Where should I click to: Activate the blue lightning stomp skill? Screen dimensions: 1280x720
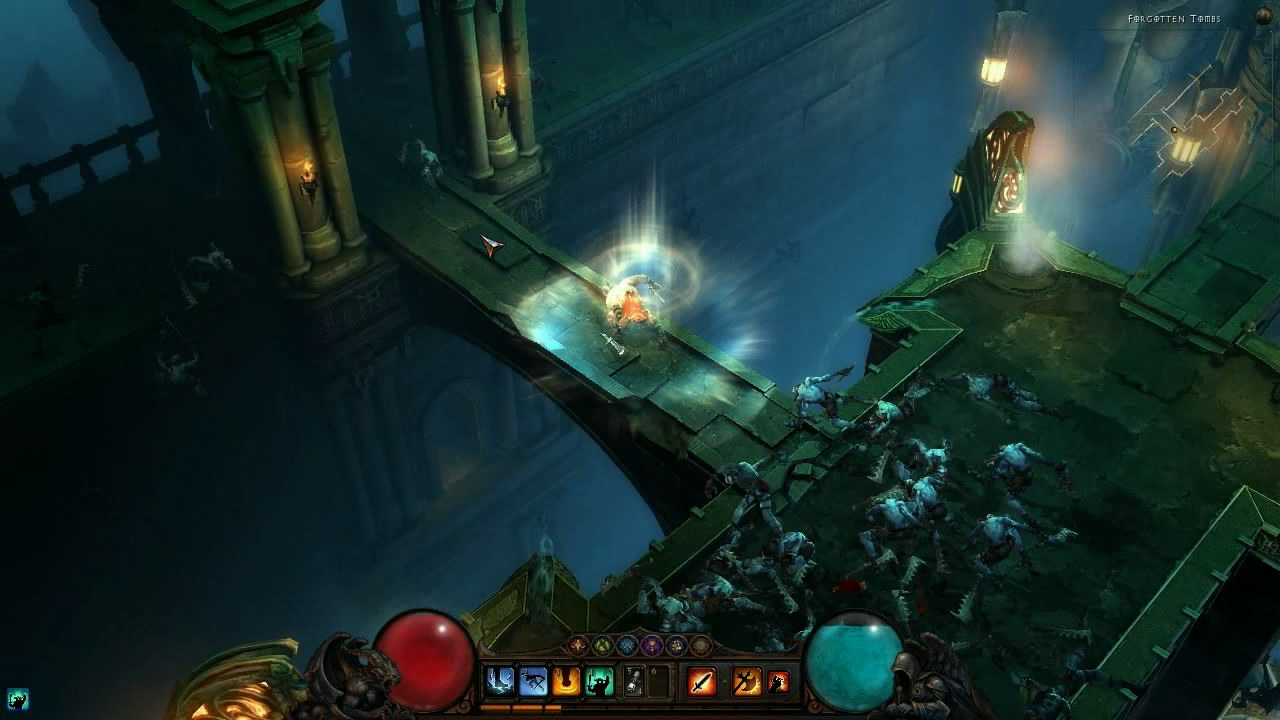[x=499, y=681]
